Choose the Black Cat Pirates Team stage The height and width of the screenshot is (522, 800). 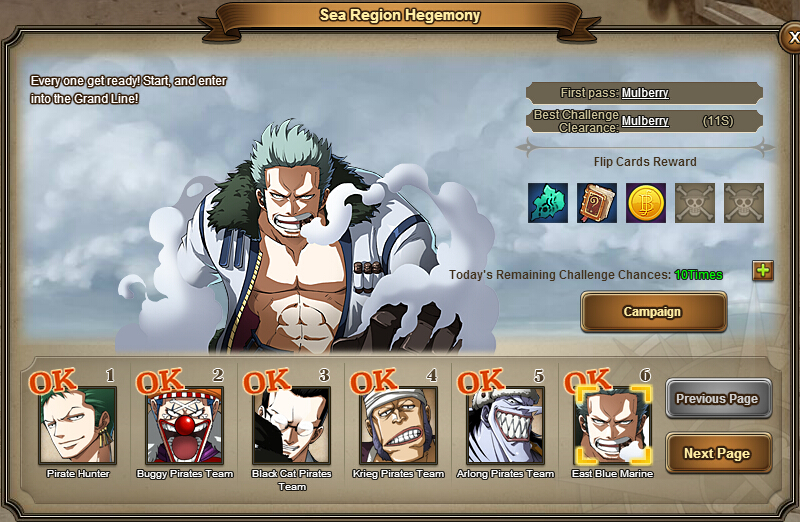pyautogui.click(x=292, y=426)
